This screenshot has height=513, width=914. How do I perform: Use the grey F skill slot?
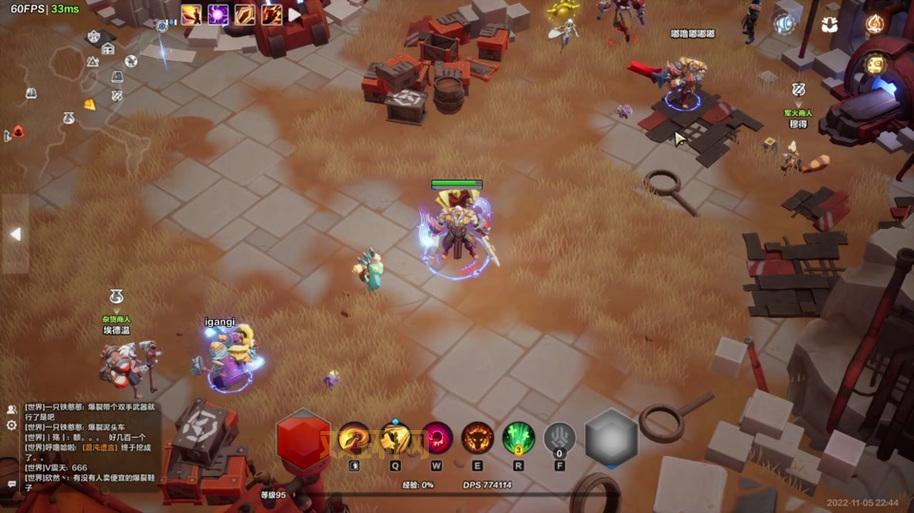point(559,438)
